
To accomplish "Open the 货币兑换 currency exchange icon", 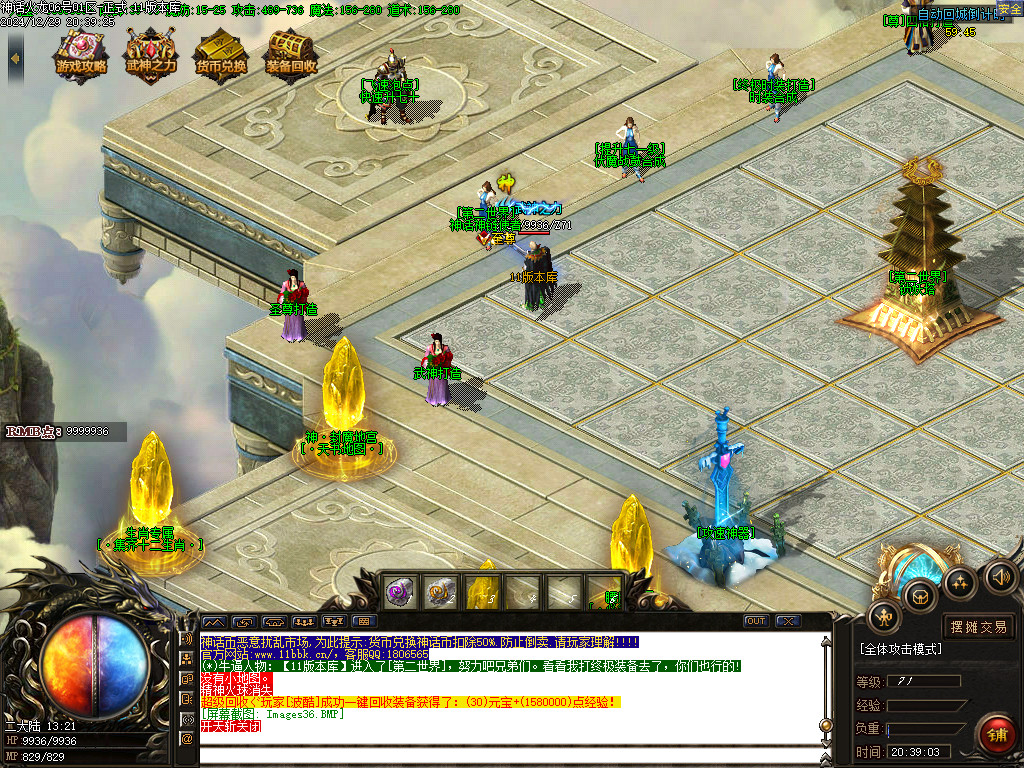I will (221, 56).
